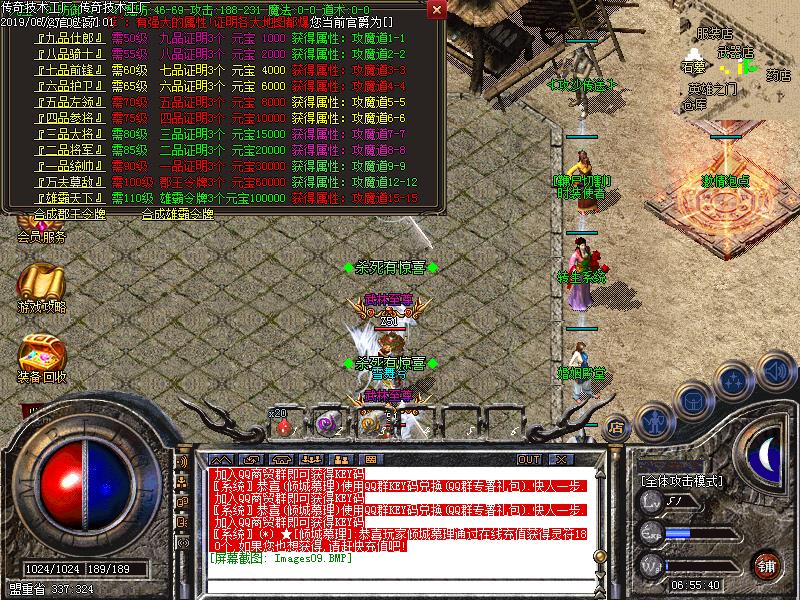Select the 九品仕郎 rank title
Screen dimensions: 800x600
64,38
